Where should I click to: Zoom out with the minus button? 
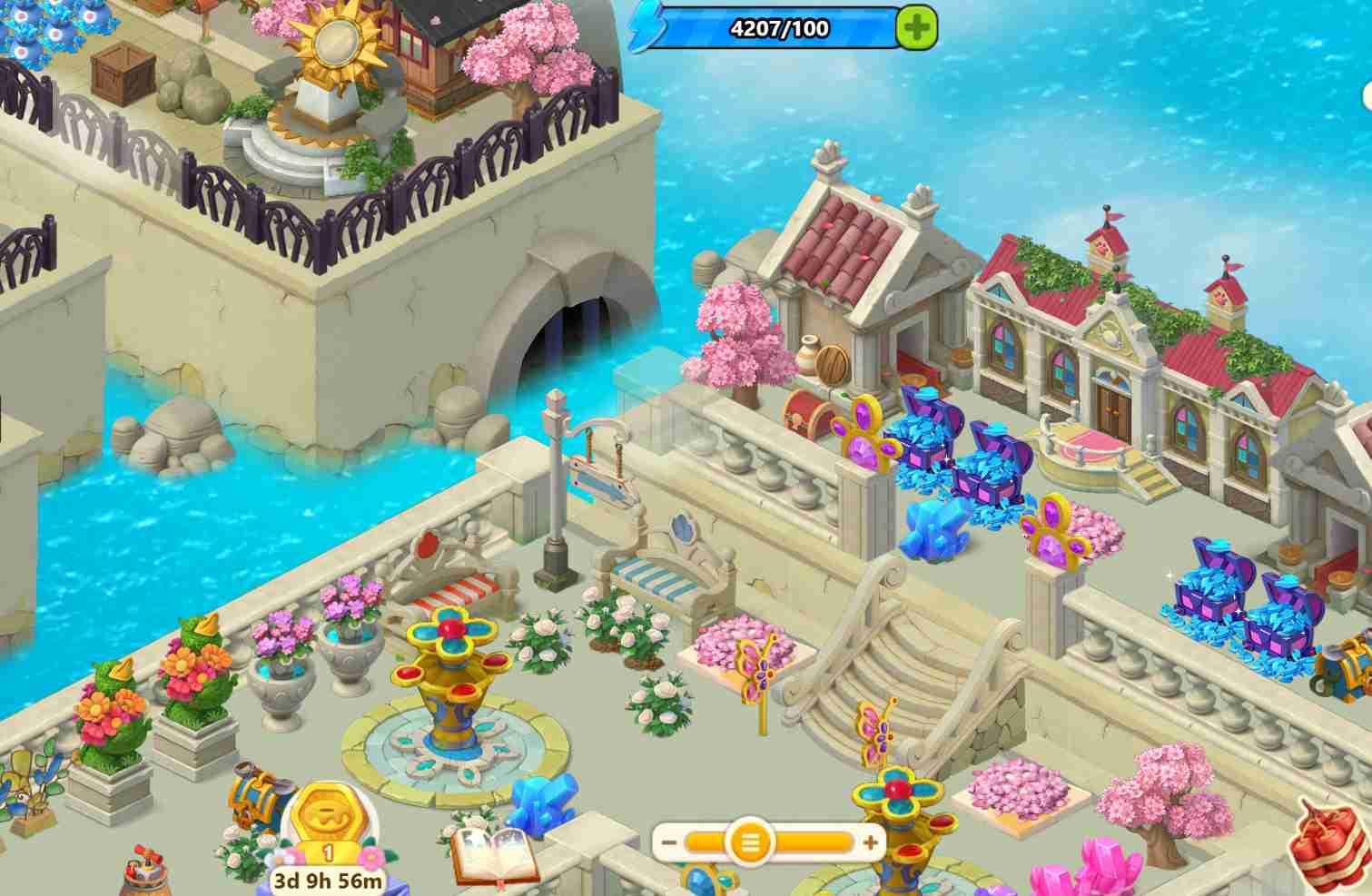(x=669, y=843)
